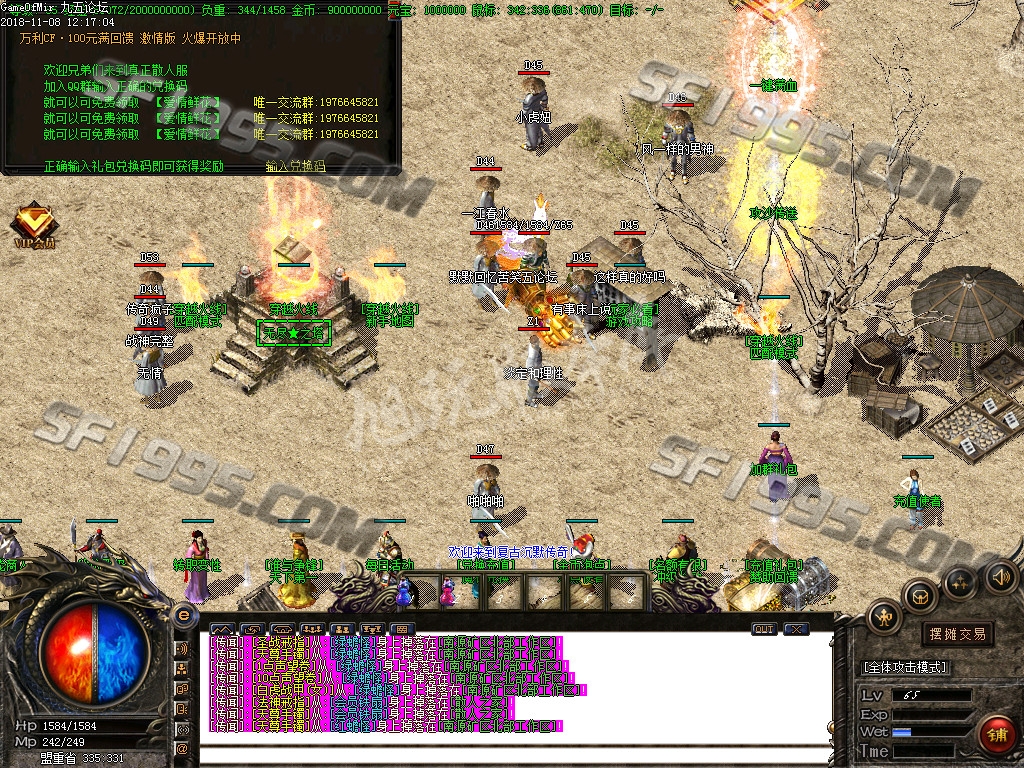Click the OUT button above the chat
1024x768 pixels.
(763, 629)
